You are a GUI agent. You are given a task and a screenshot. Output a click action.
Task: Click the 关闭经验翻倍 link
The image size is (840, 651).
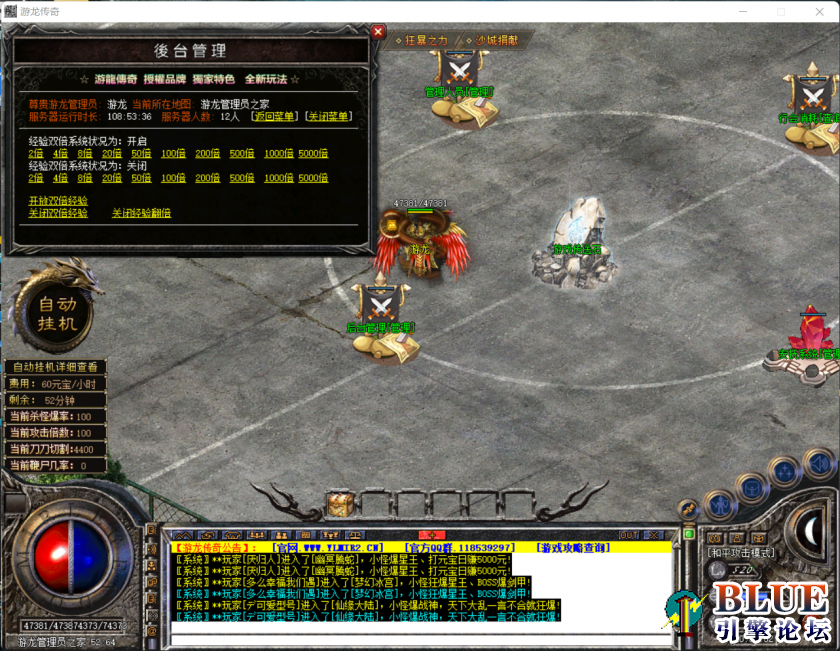pos(141,213)
